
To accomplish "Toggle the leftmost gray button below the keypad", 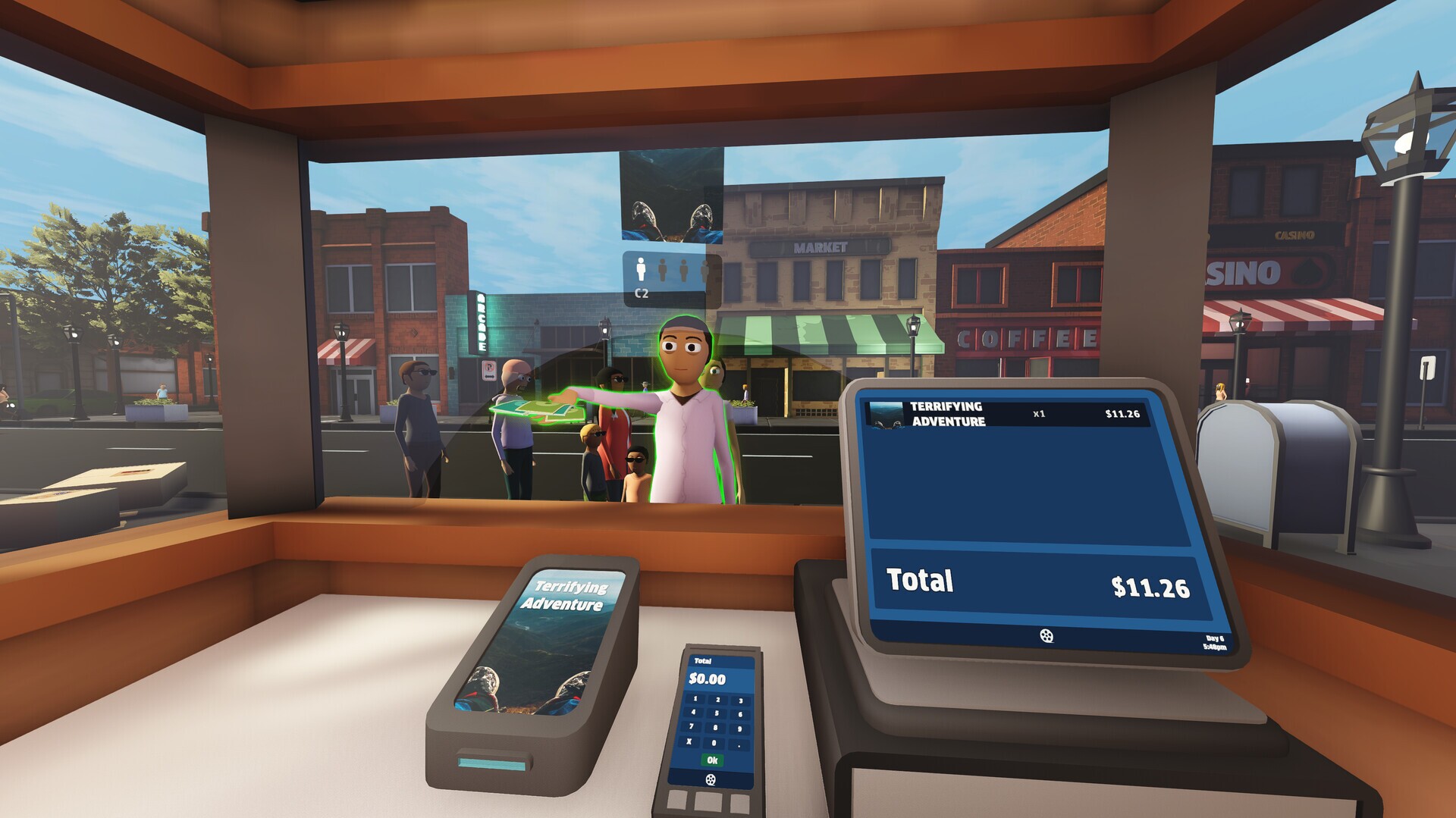I will pos(677,800).
